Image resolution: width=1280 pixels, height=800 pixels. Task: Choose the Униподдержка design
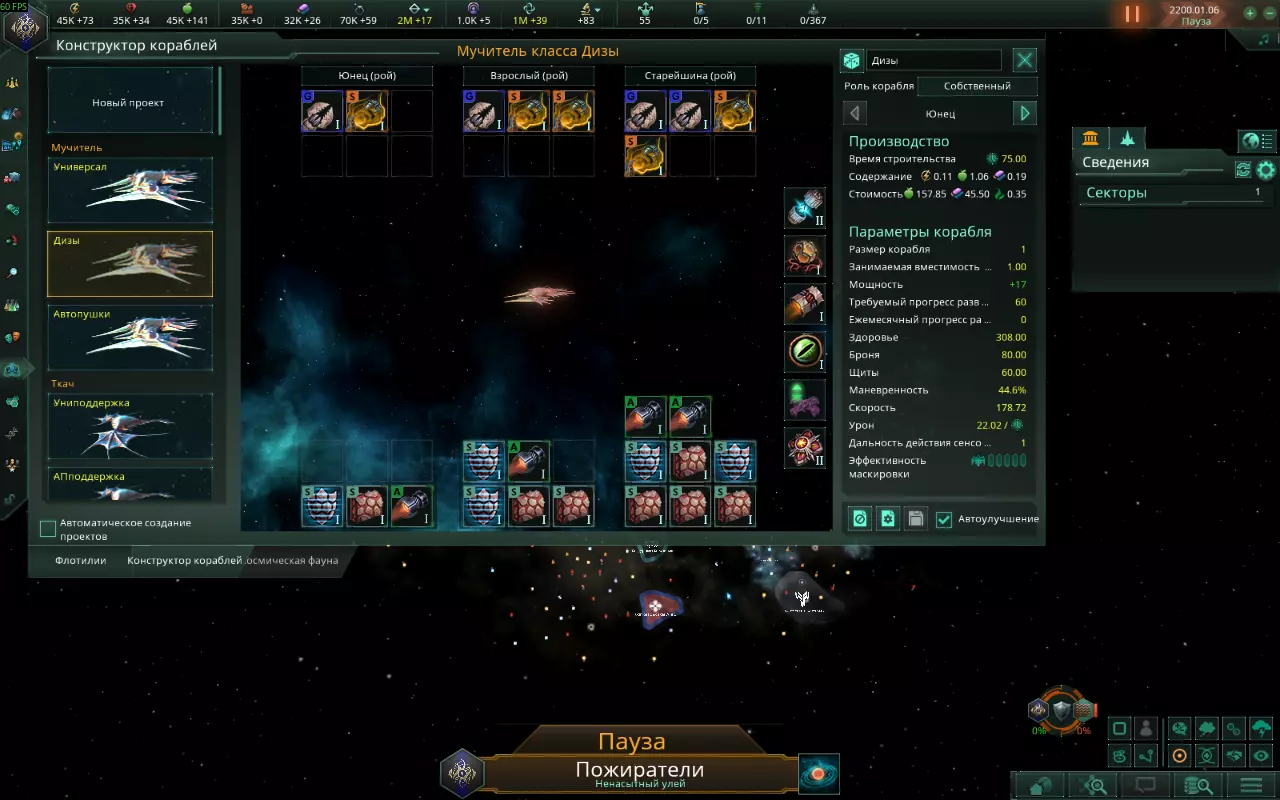pyautogui.click(x=130, y=425)
